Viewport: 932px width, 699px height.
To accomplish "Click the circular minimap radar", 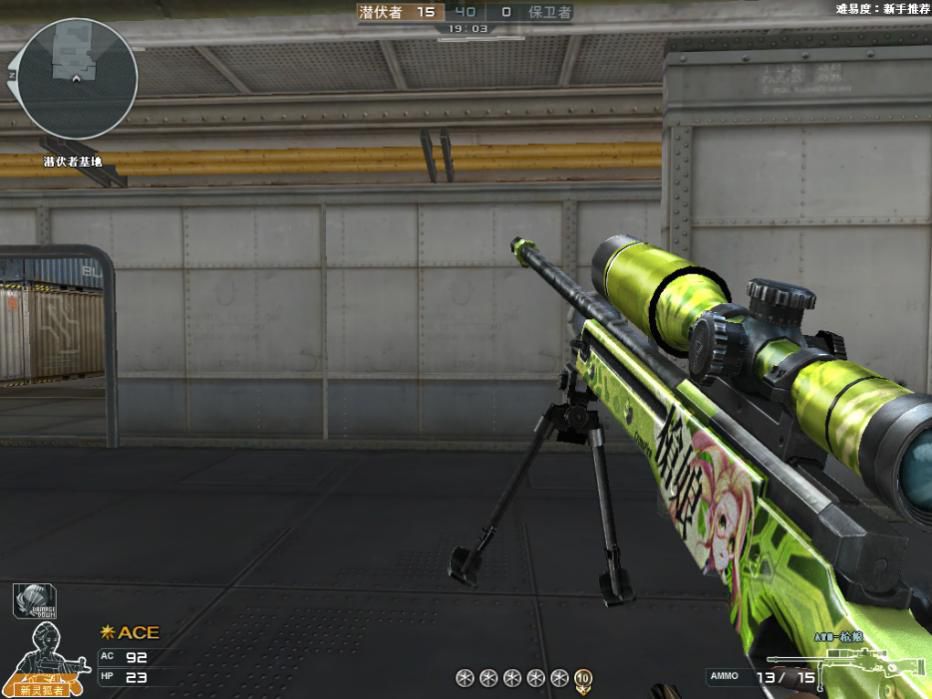I will click(x=77, y=79).
